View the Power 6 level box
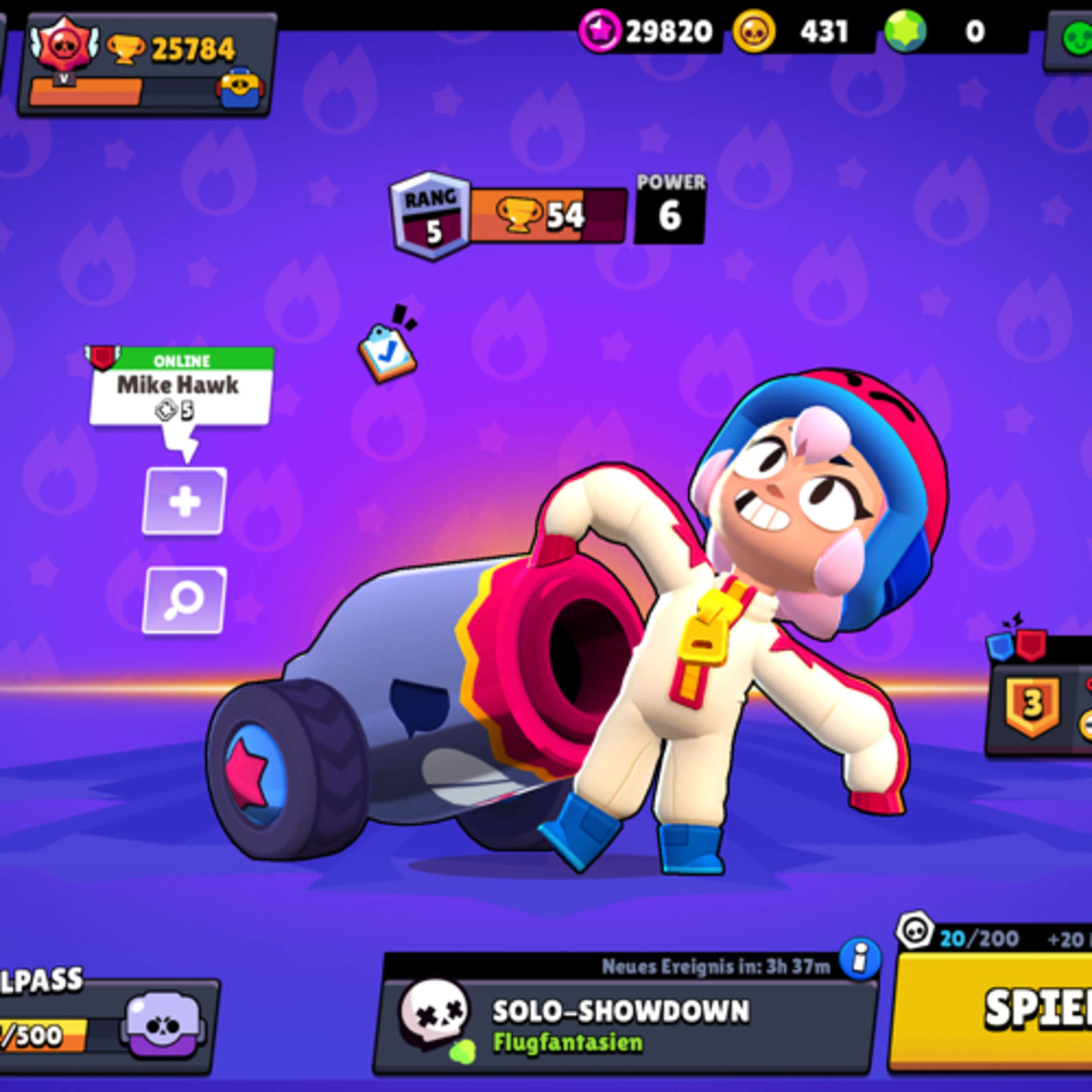The width and height of the screenshot is (1092, 1092). coord(670,209)
